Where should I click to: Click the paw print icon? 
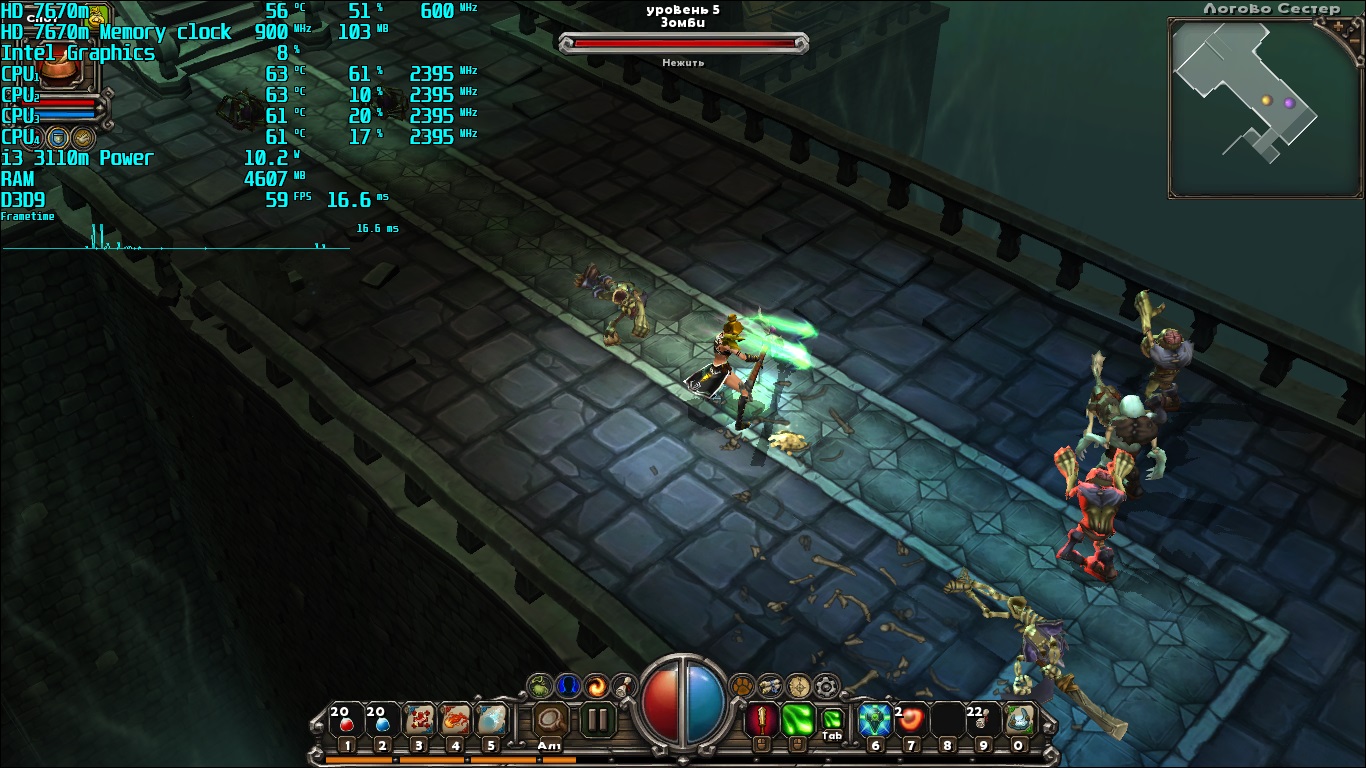(x=743, y=686)
